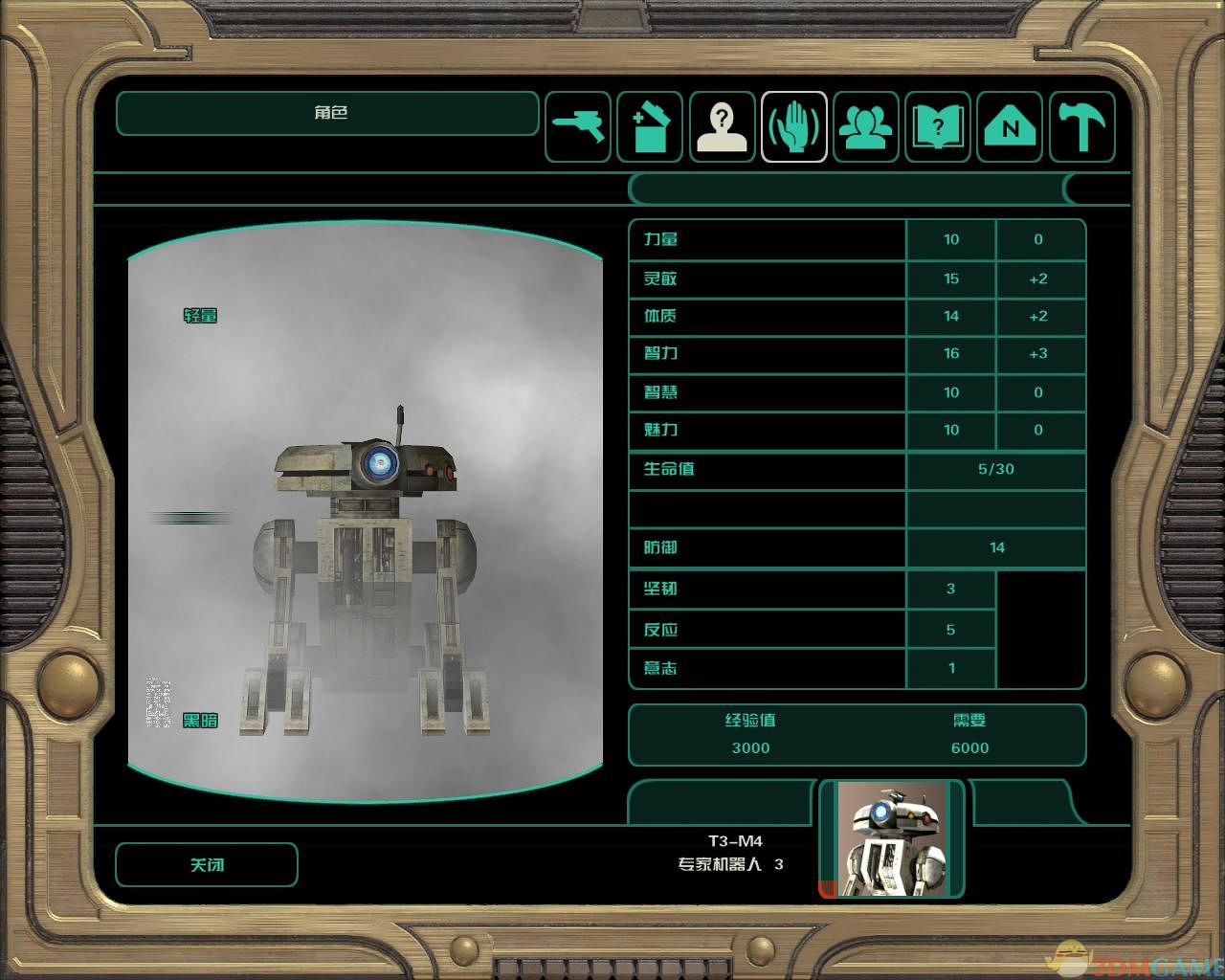Open the party selection tab

pyautogui.click(x=866, y=126)
